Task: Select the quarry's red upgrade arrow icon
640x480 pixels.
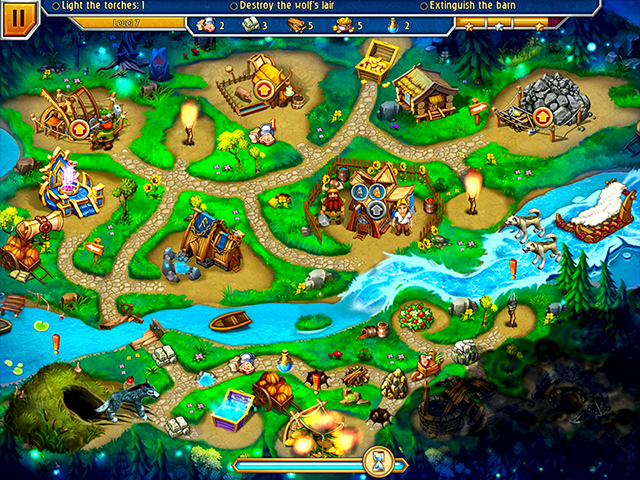Action: pyautogui.click(x=542, y=117)
